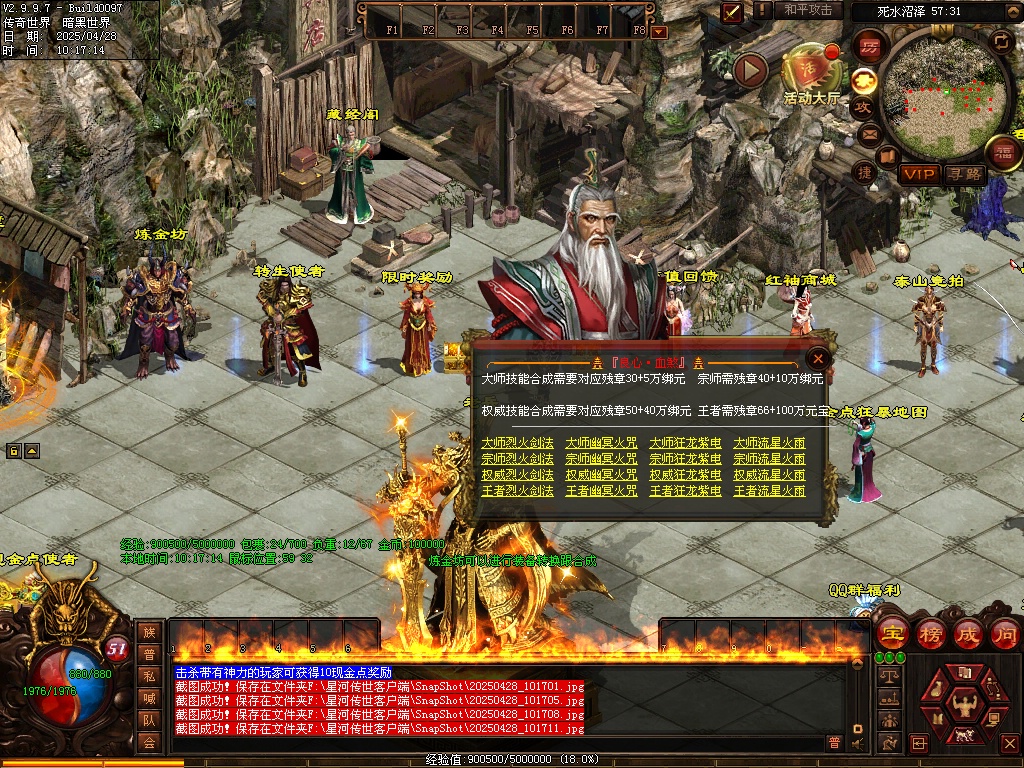Open the 宝 treasure button
The width and height of the screenshot is (1024, 768).
(x=891, y=633)
